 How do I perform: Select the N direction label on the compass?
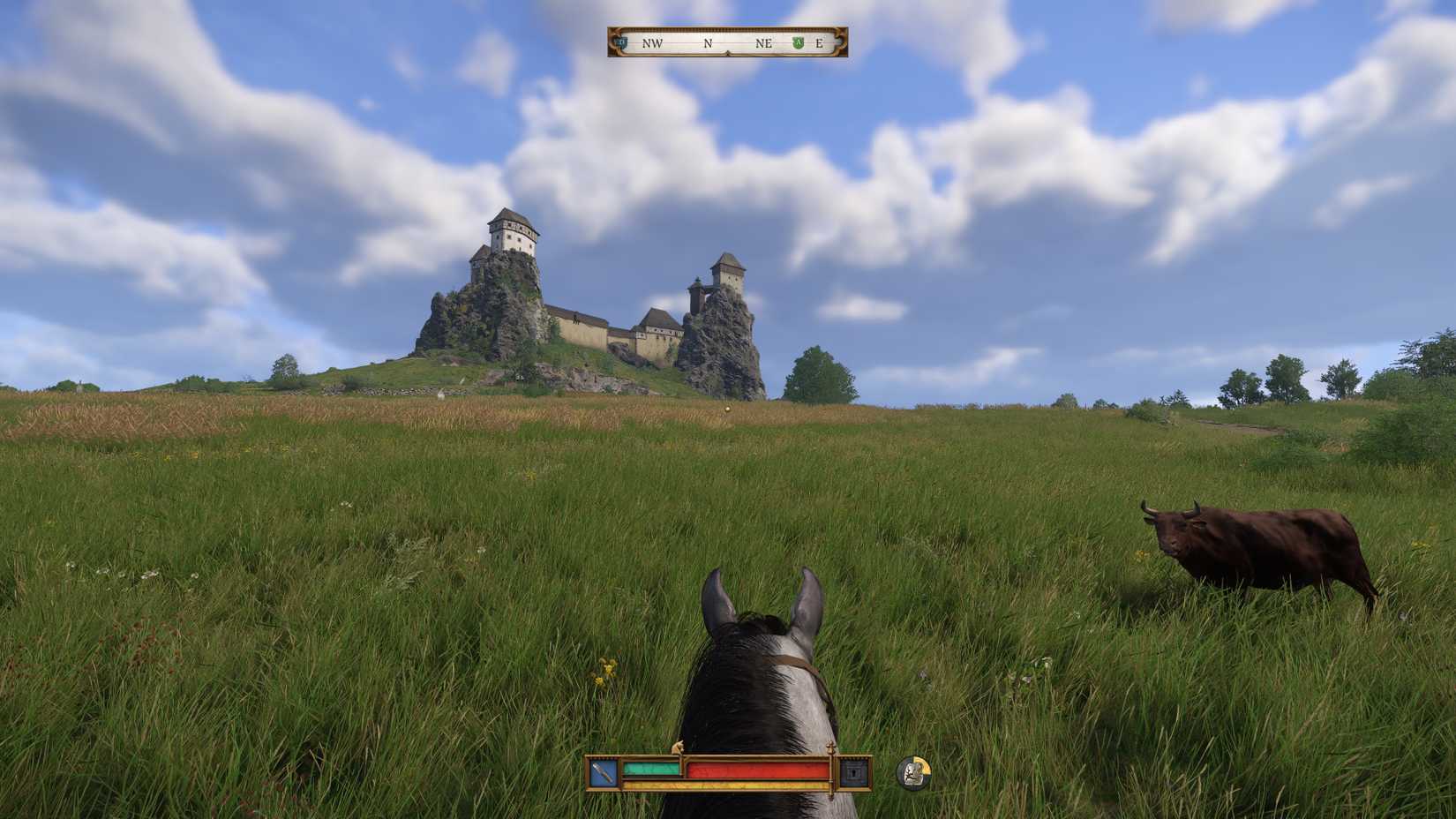pyautogui.click(x=706, y=42)
